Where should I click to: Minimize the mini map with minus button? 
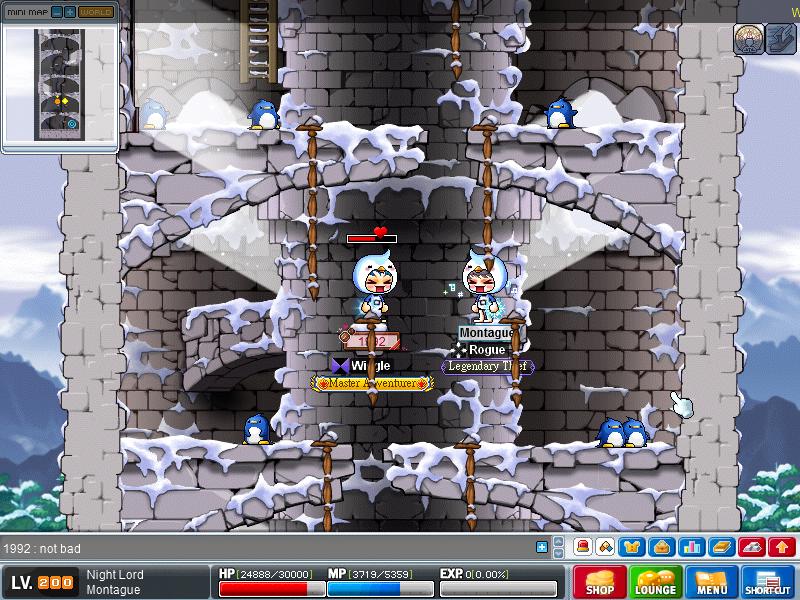[57, 12]
